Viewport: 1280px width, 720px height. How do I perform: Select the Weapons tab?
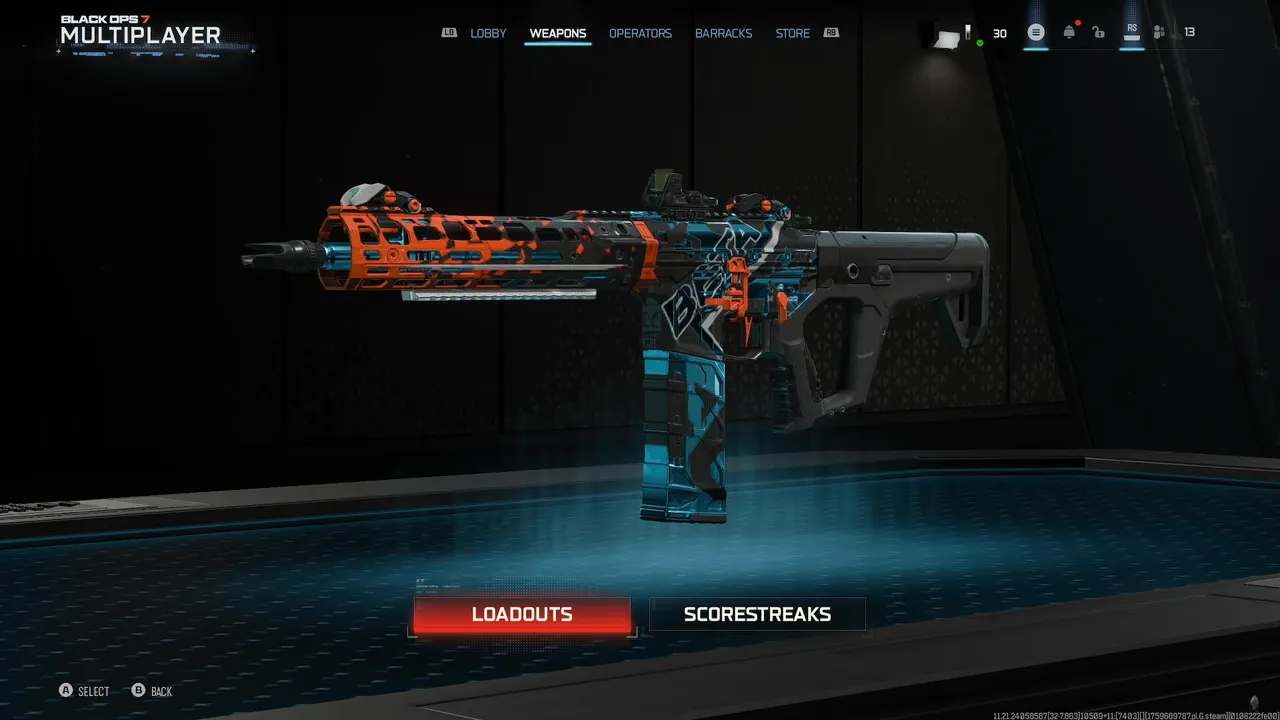[x=558, y=33]
